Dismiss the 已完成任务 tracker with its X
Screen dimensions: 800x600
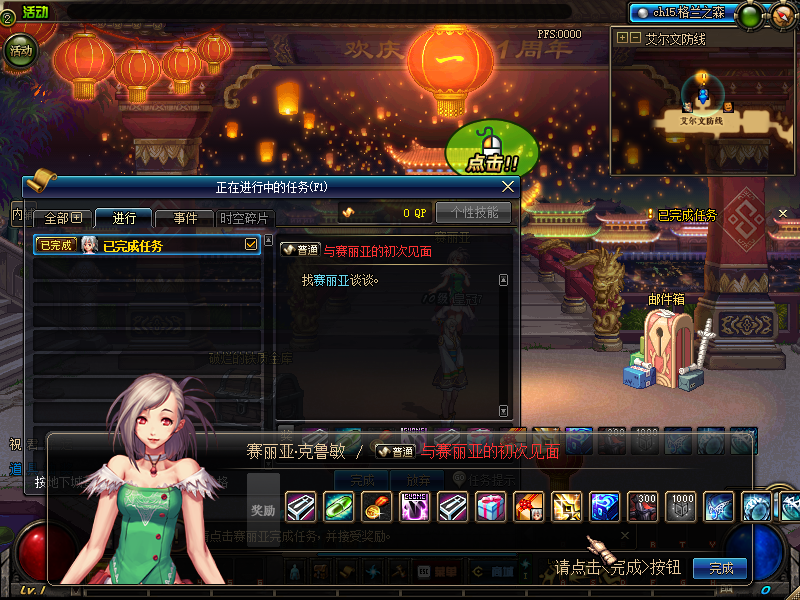click(782, 214)
